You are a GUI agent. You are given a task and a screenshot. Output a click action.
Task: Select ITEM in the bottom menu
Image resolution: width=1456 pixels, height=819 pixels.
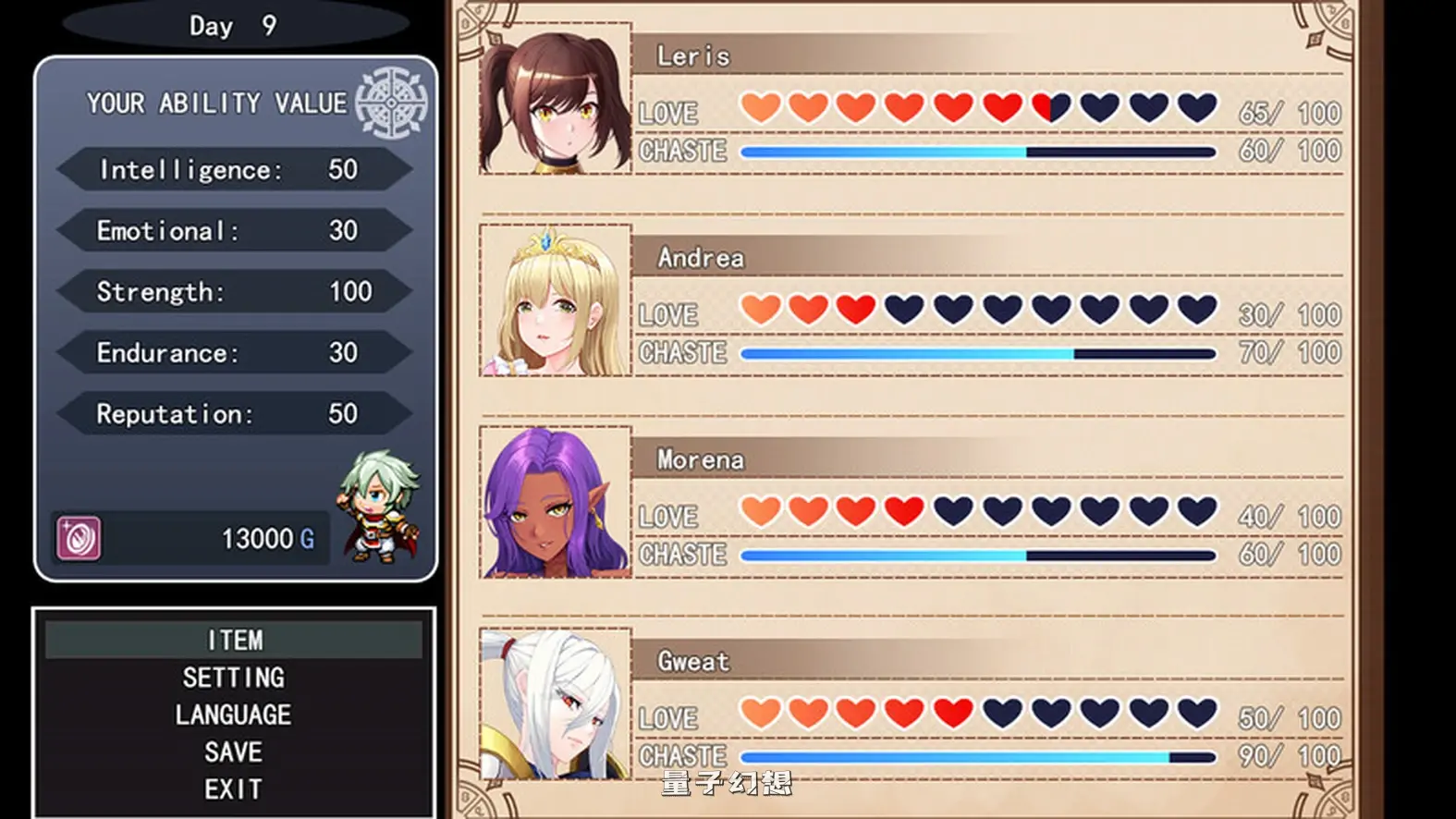234,639
